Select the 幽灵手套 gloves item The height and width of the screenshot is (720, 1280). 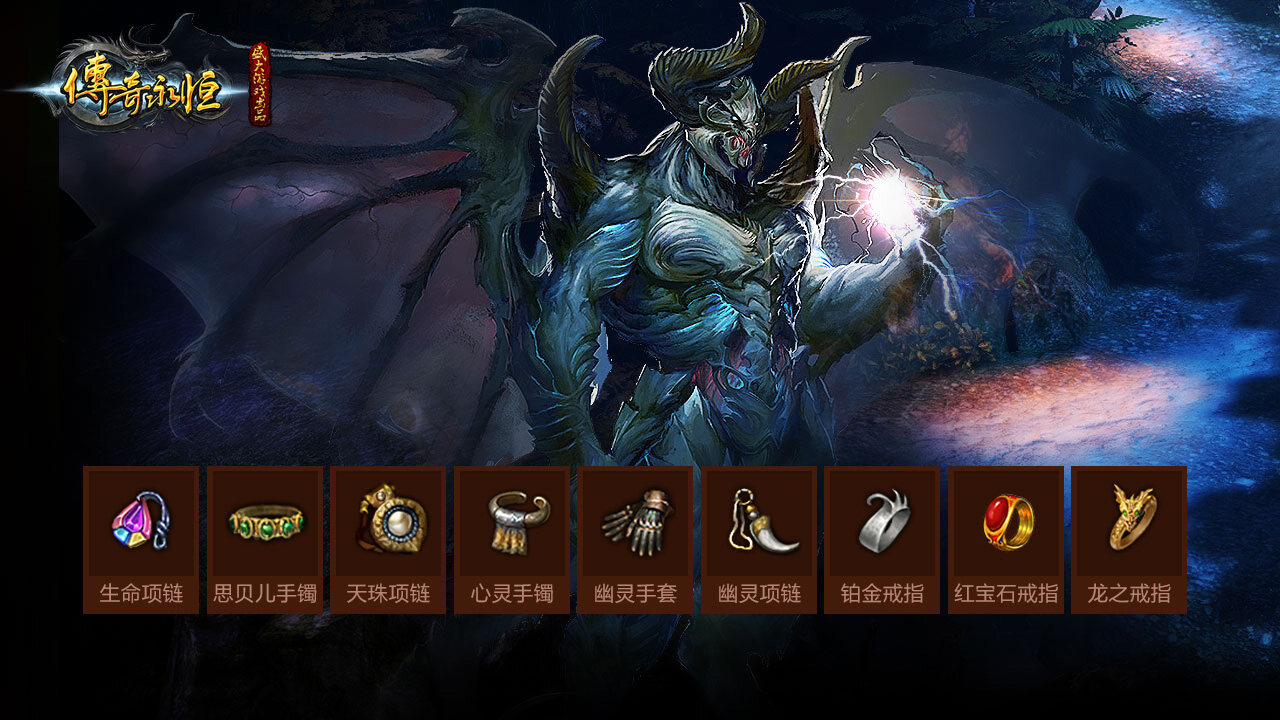635,539
